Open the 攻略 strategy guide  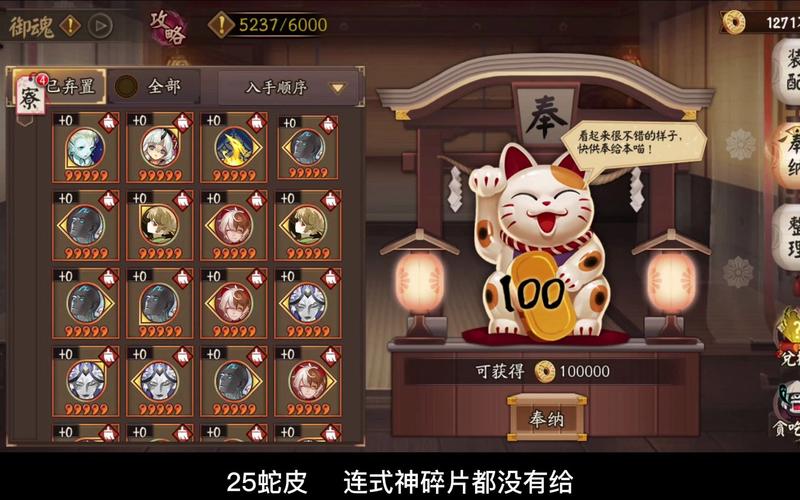167,25
